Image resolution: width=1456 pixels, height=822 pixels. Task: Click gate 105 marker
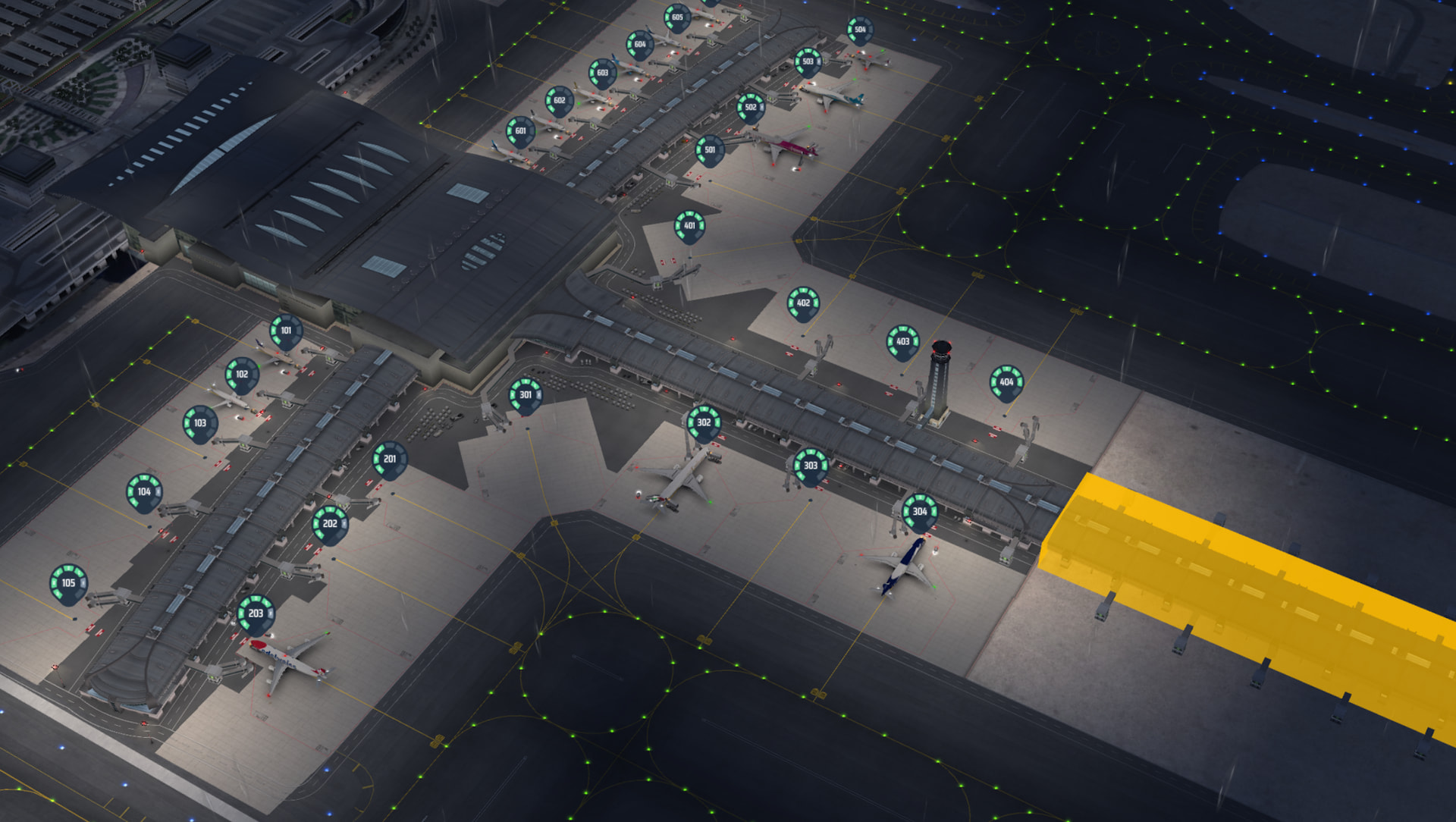click(68, 583)
